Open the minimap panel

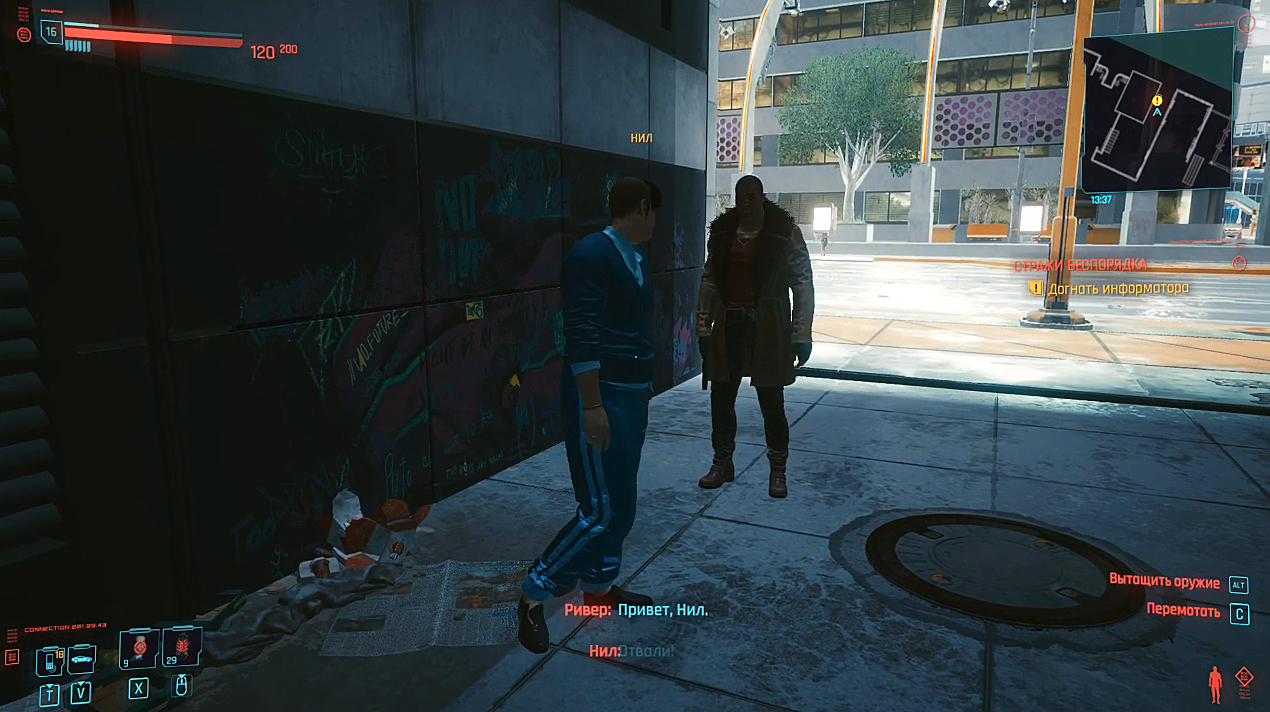click(1157, 111)
